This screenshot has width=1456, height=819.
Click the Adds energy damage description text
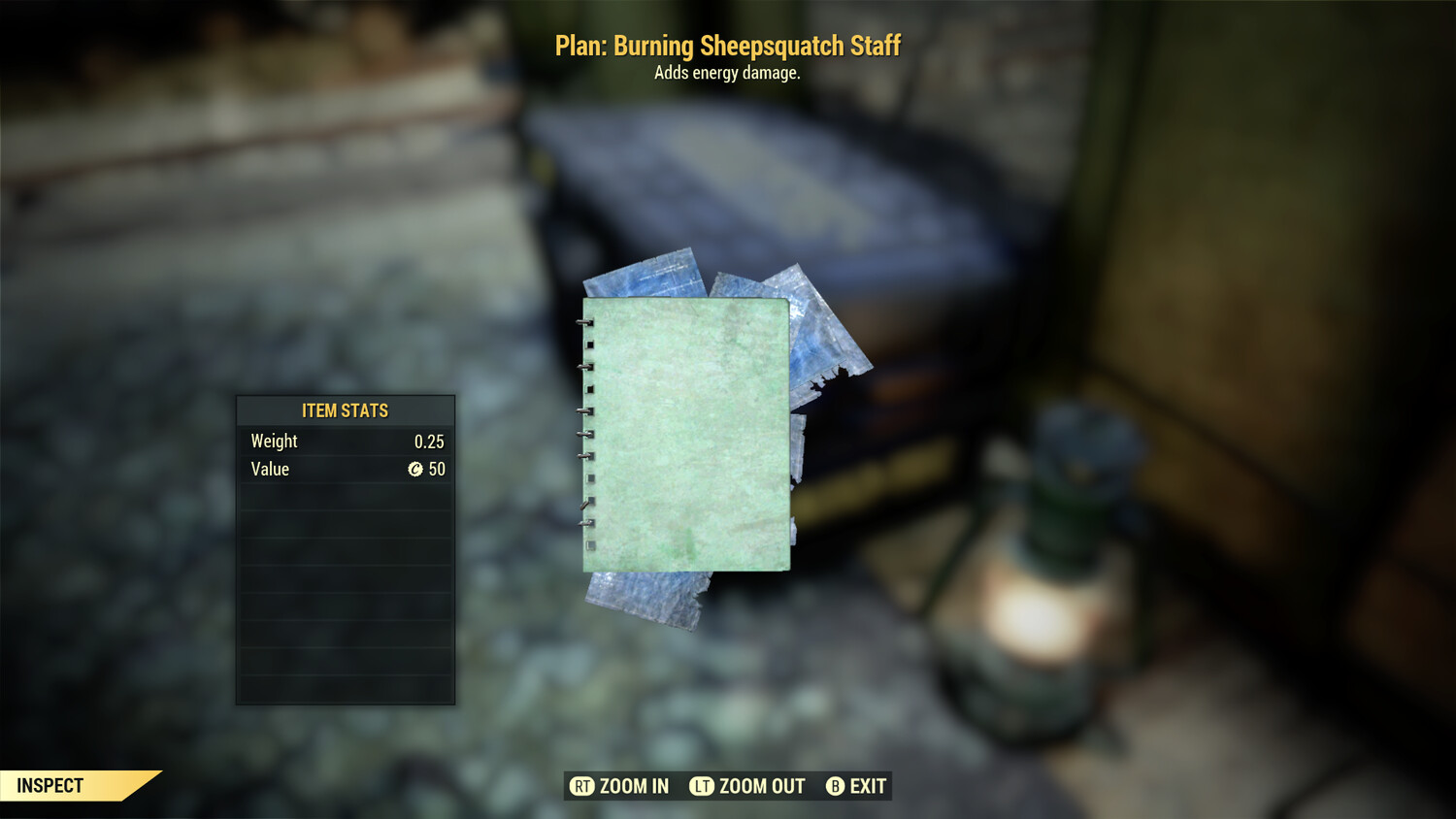click(728, 72)
